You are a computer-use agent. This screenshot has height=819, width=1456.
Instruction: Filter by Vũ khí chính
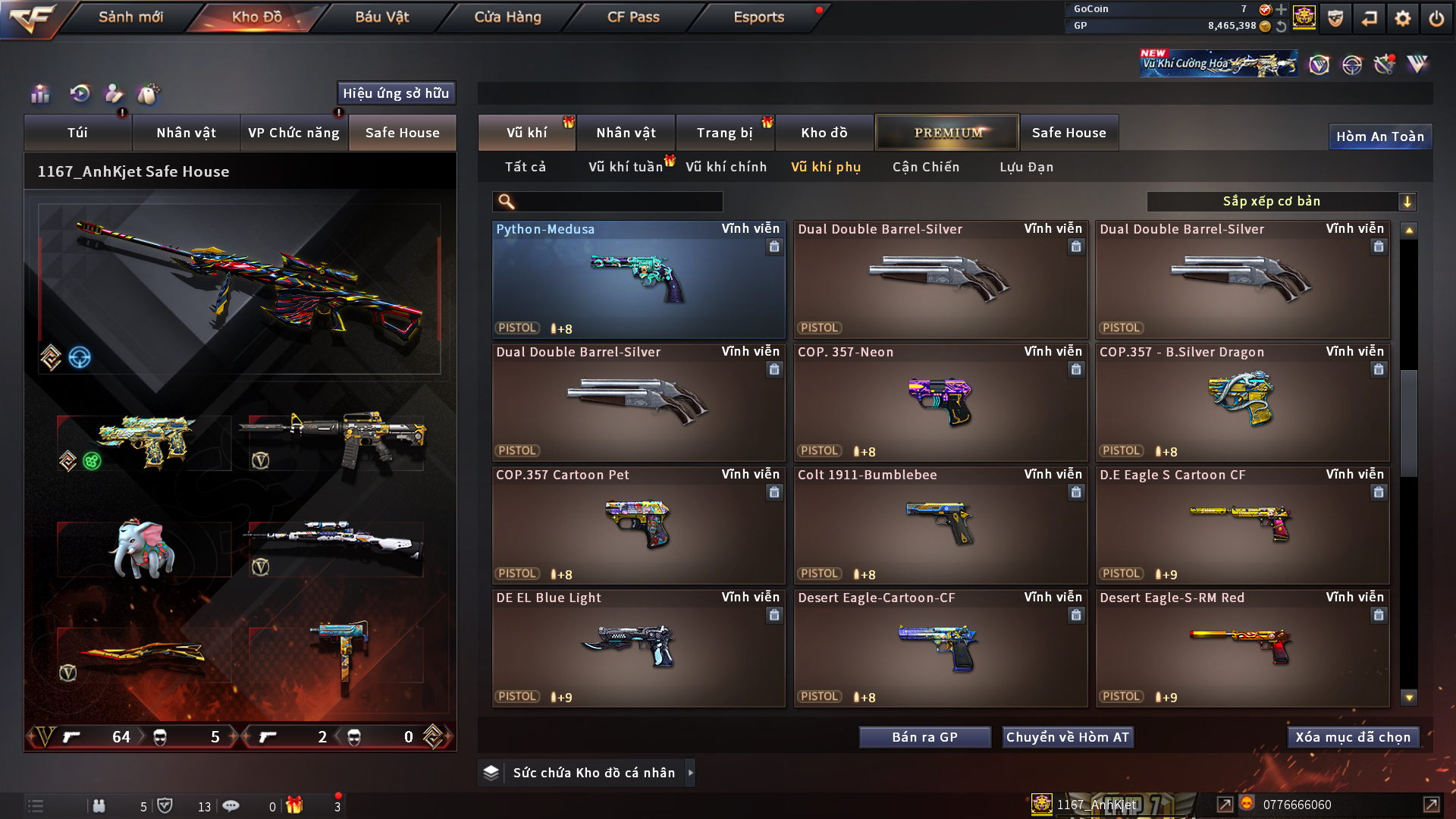[x=726, y=167]
